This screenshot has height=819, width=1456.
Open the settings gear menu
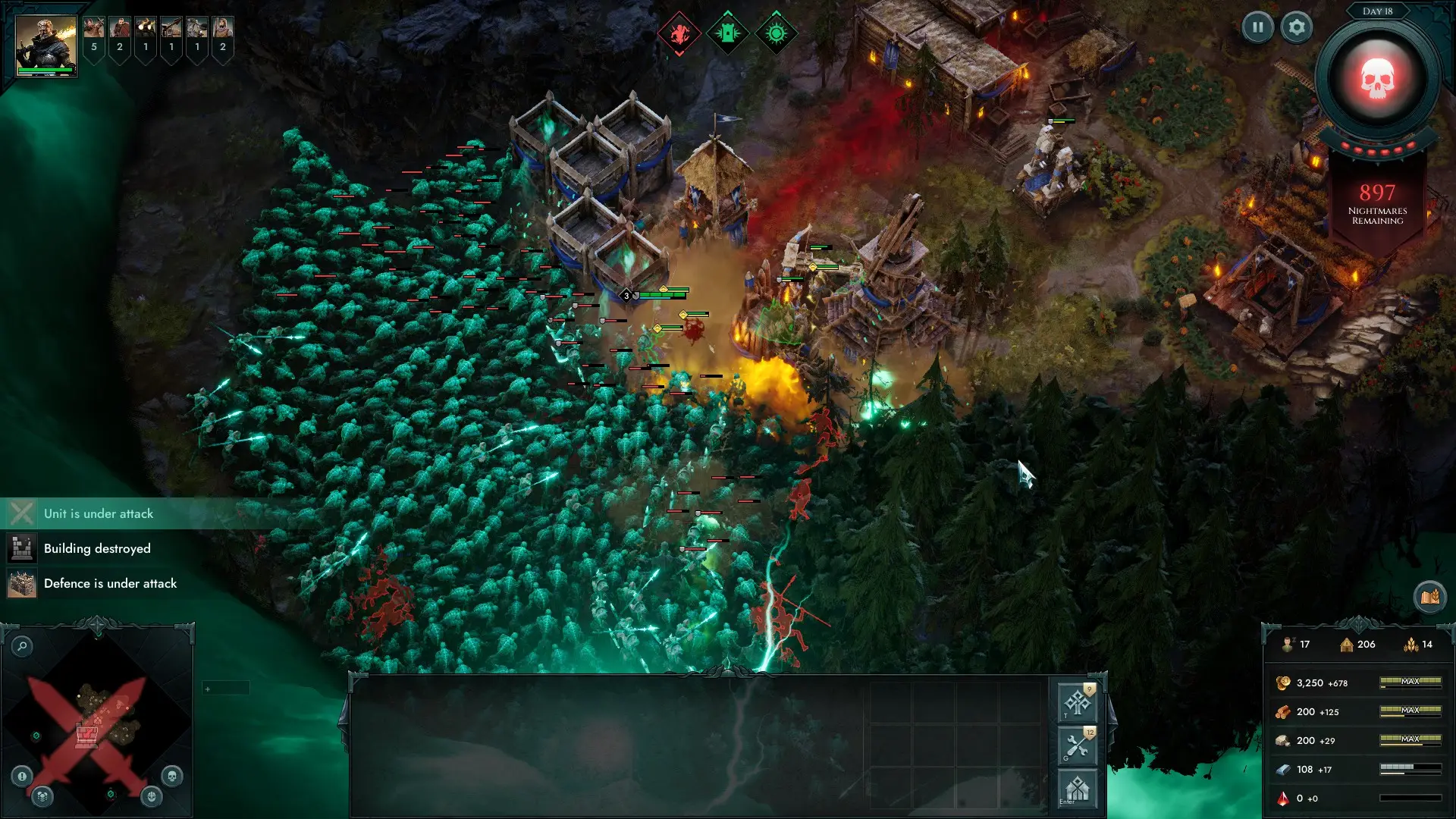[x=1297, y=27]
